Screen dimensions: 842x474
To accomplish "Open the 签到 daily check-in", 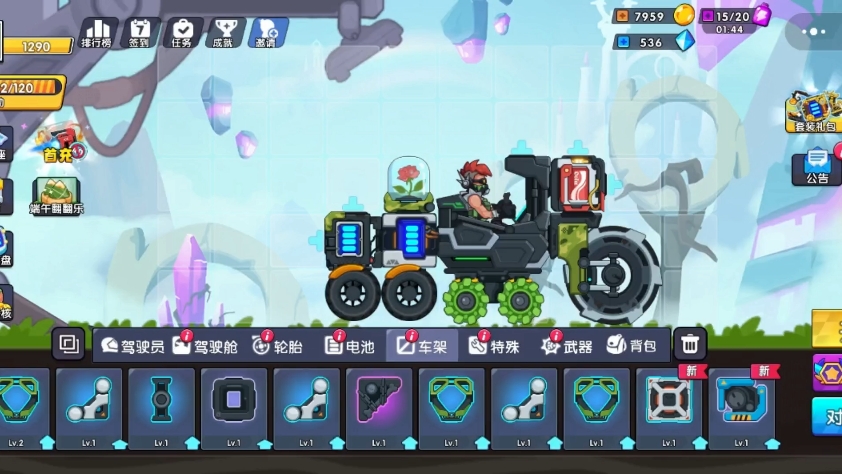I will pos(140,33).
